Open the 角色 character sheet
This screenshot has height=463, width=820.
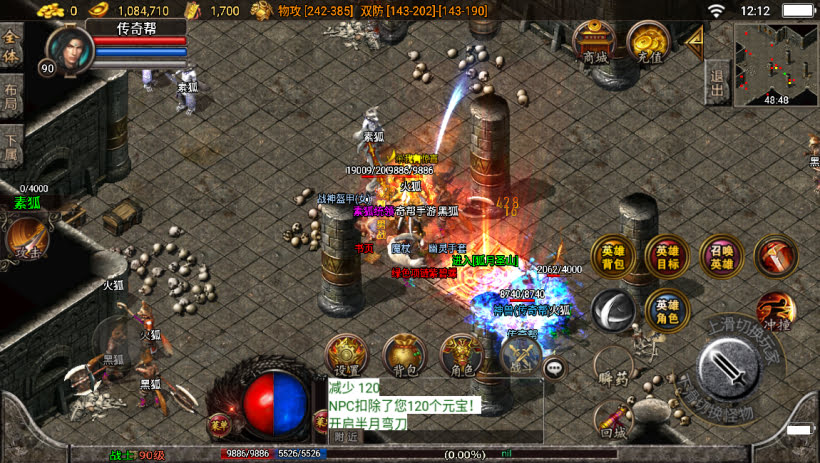461,356
